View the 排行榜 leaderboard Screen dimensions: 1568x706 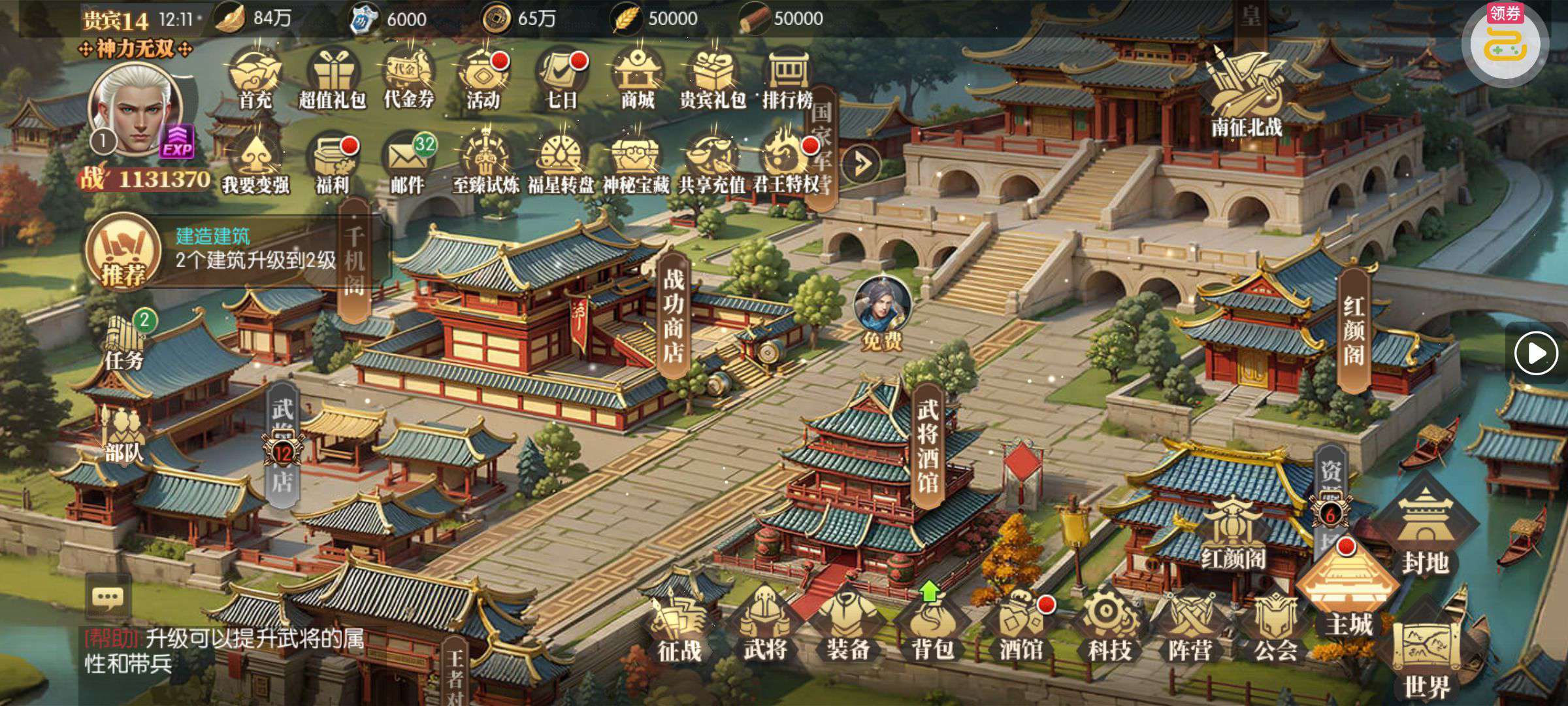click(787, 78)
